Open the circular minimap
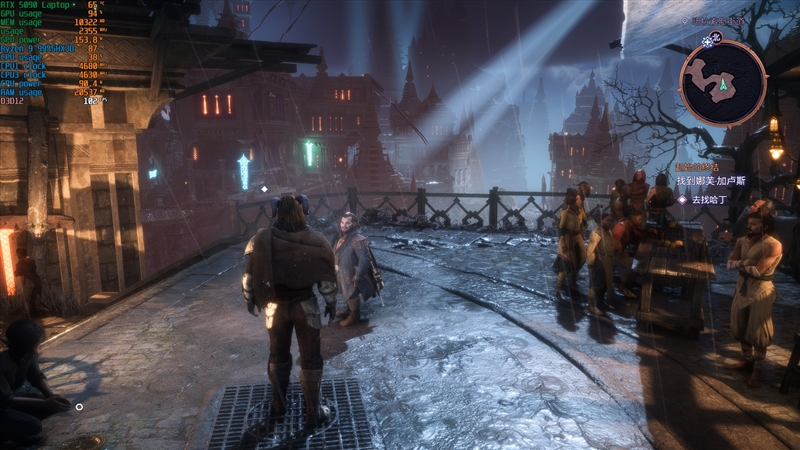This screenshot has width=800, height=450. 722,83
